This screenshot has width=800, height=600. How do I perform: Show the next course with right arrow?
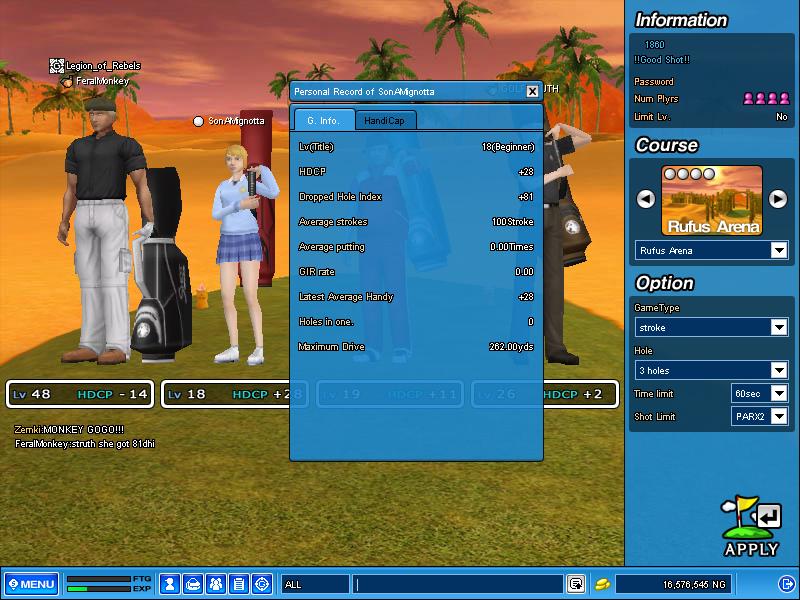coord(778,199)
